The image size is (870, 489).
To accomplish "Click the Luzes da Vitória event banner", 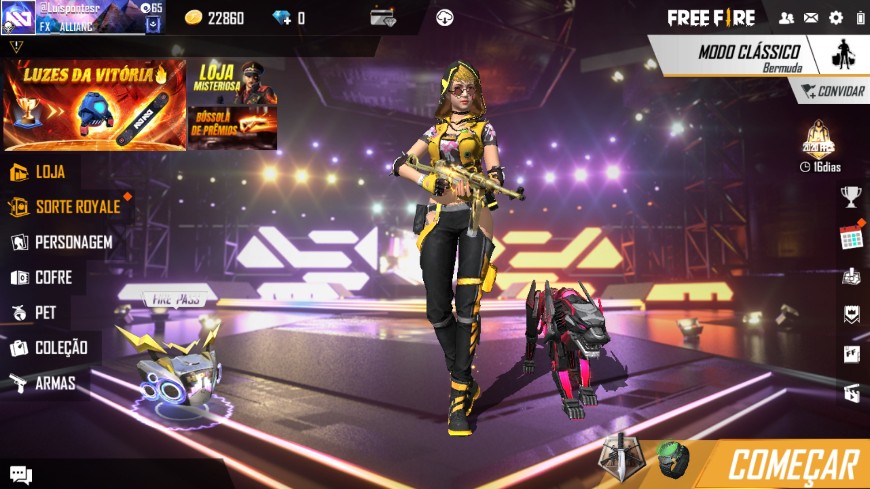I will [94, 104].
